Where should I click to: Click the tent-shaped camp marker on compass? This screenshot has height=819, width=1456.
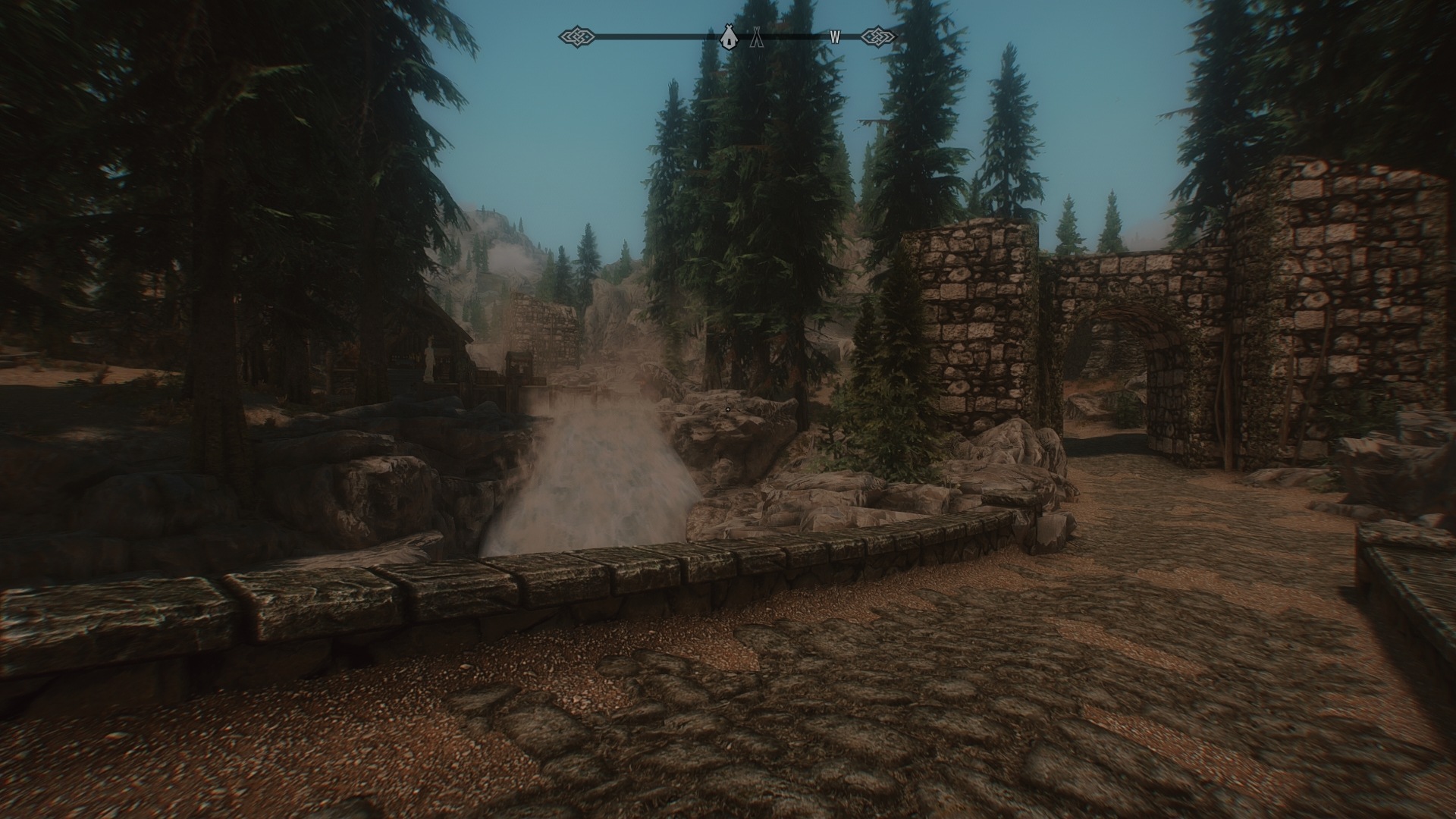click(x=757, y=36)
